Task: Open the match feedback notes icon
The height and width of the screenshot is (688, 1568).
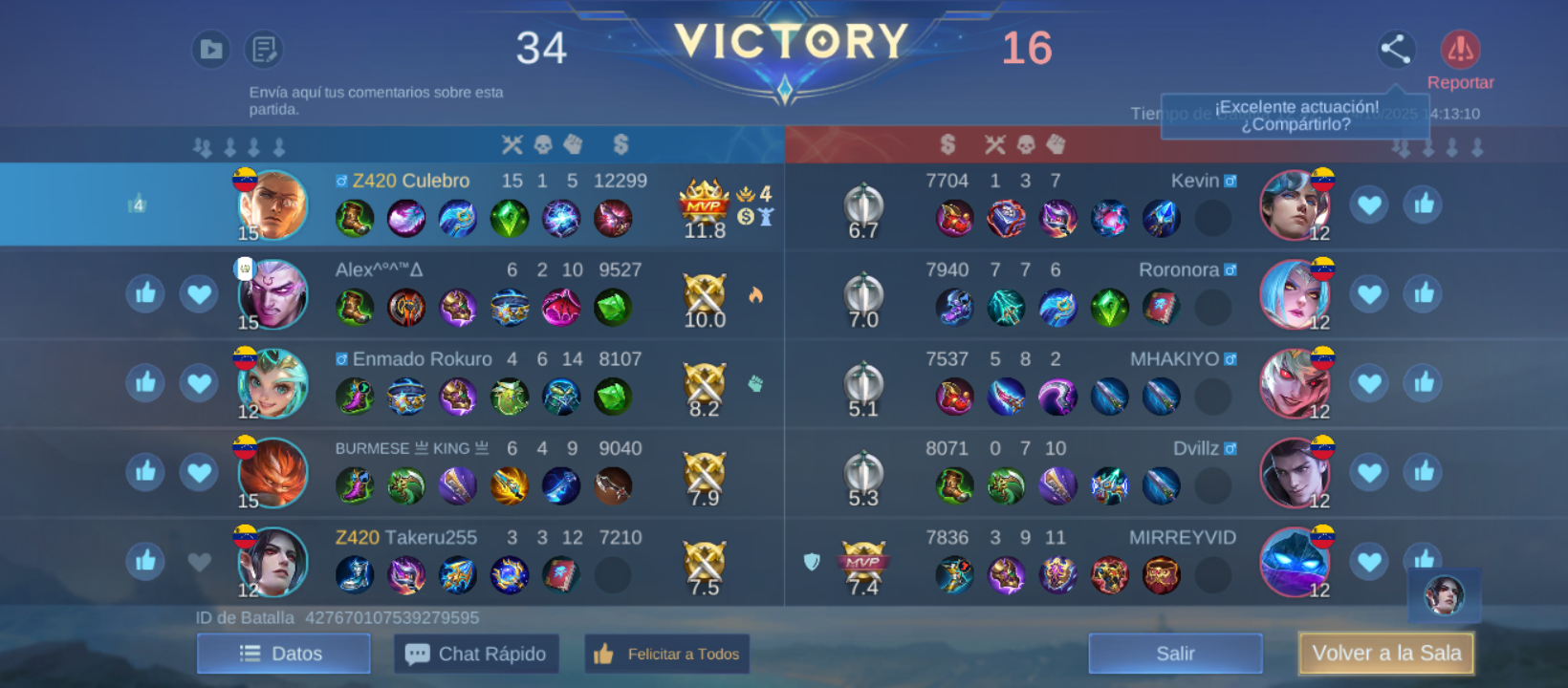Action: point(264,50)
